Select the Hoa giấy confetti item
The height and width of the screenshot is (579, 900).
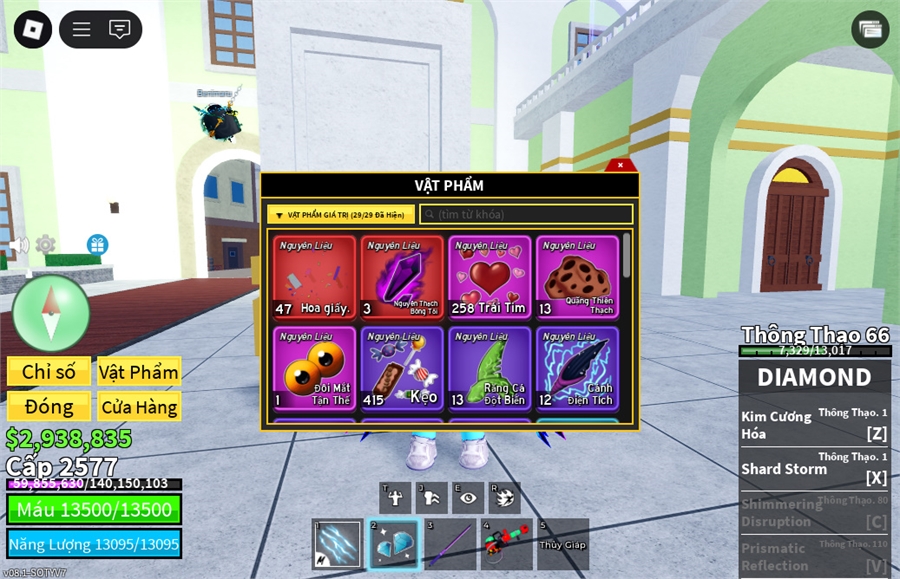[x=314, y=277]
